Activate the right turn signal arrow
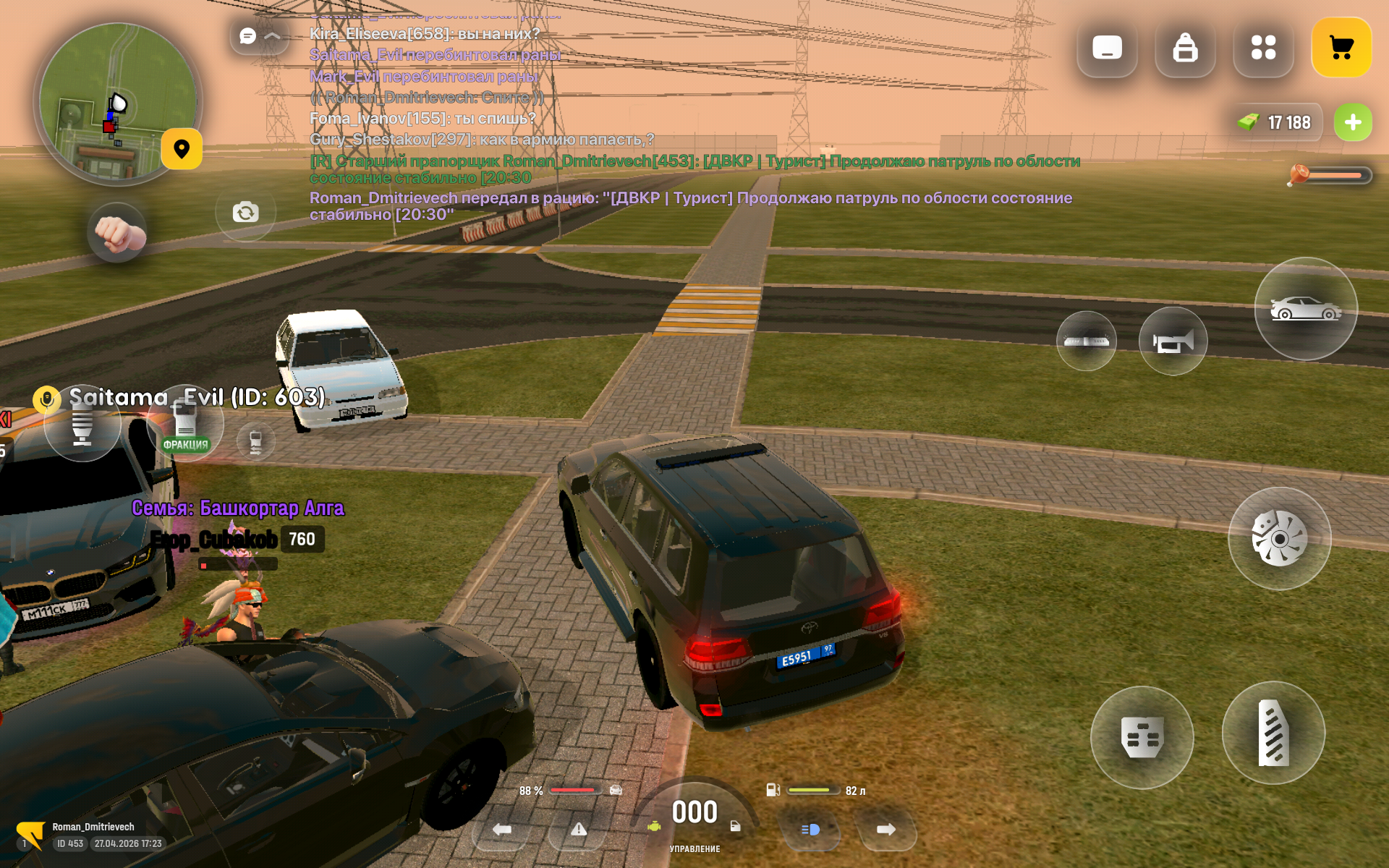The height and width of the screenshot is (868, 1389). [886, 830]
